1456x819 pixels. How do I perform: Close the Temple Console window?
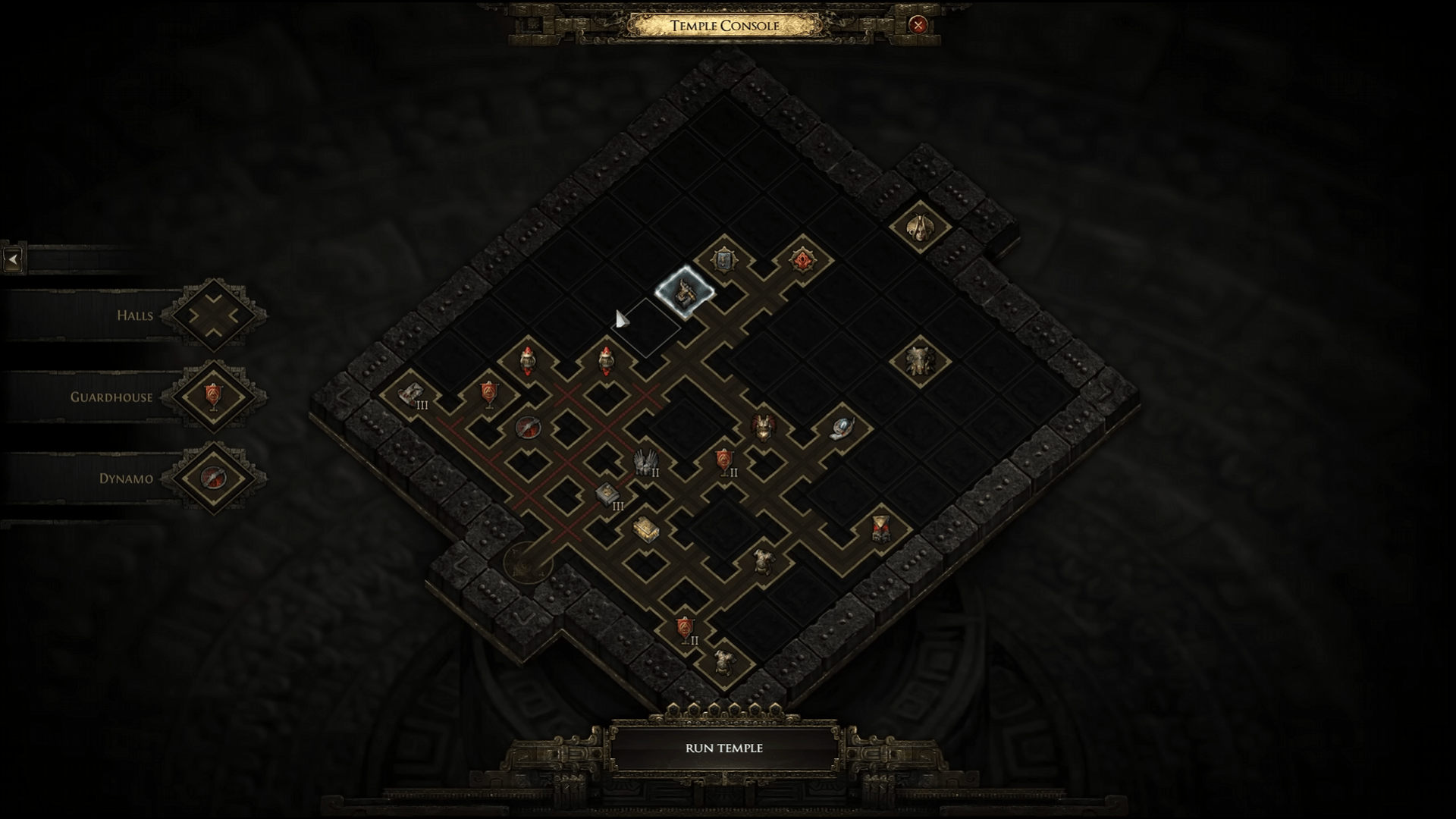tap(918, 25)
